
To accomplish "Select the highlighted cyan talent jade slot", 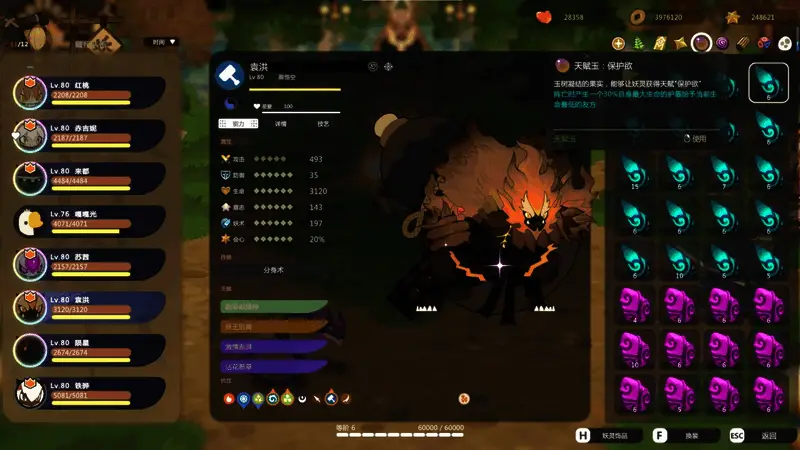I will pyautogui.click(x=768, y=83).
